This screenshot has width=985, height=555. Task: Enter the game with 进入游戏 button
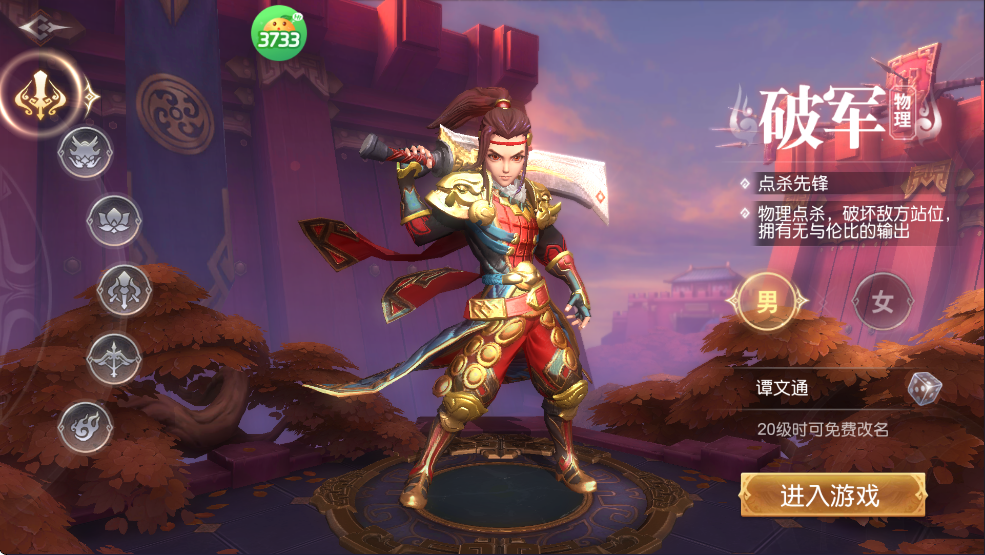832,494
